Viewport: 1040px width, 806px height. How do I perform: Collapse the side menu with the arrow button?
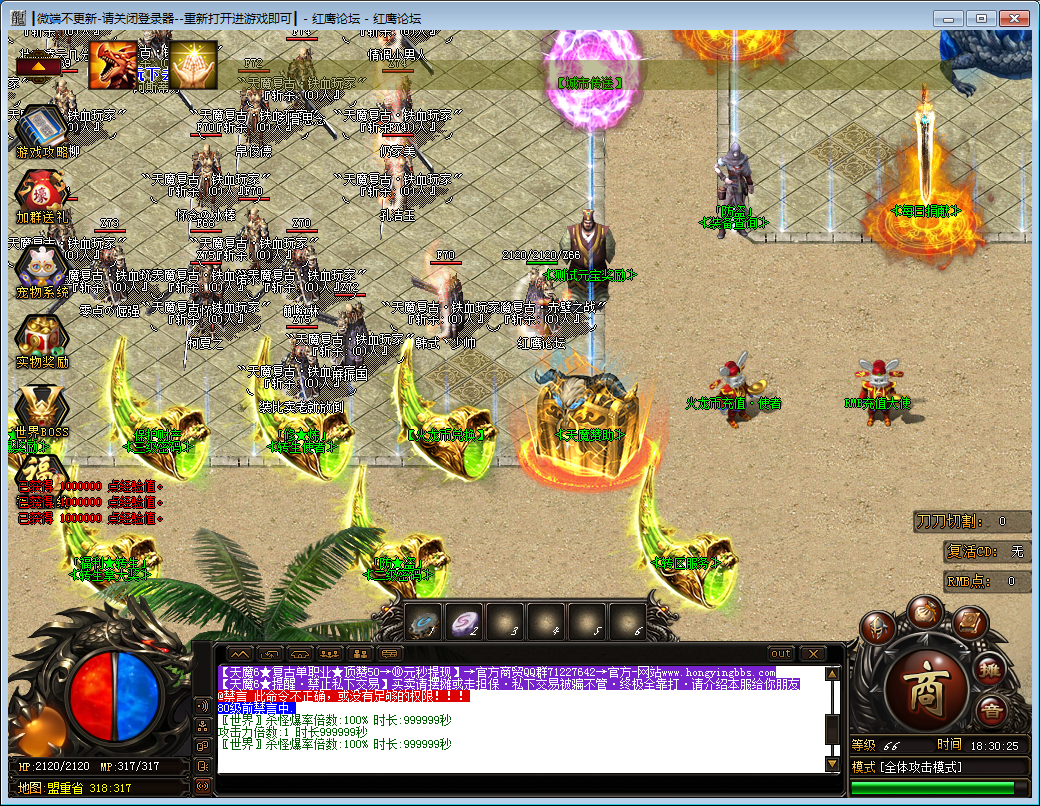point(38,66)
